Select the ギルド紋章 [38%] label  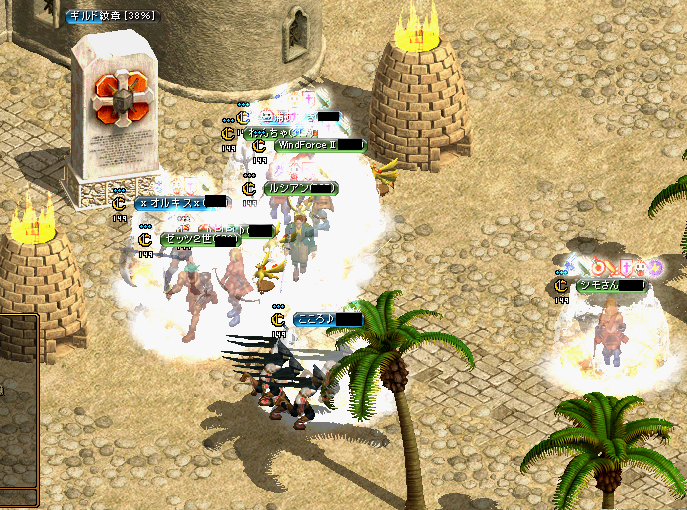tap(111, 16)
